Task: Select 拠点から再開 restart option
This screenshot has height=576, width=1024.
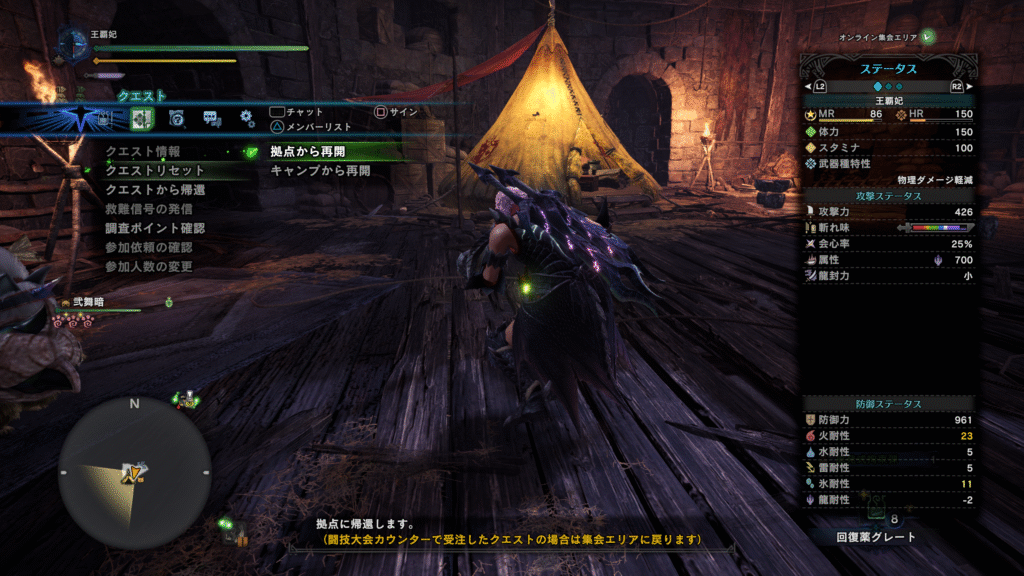Action: tap(308, 152)
